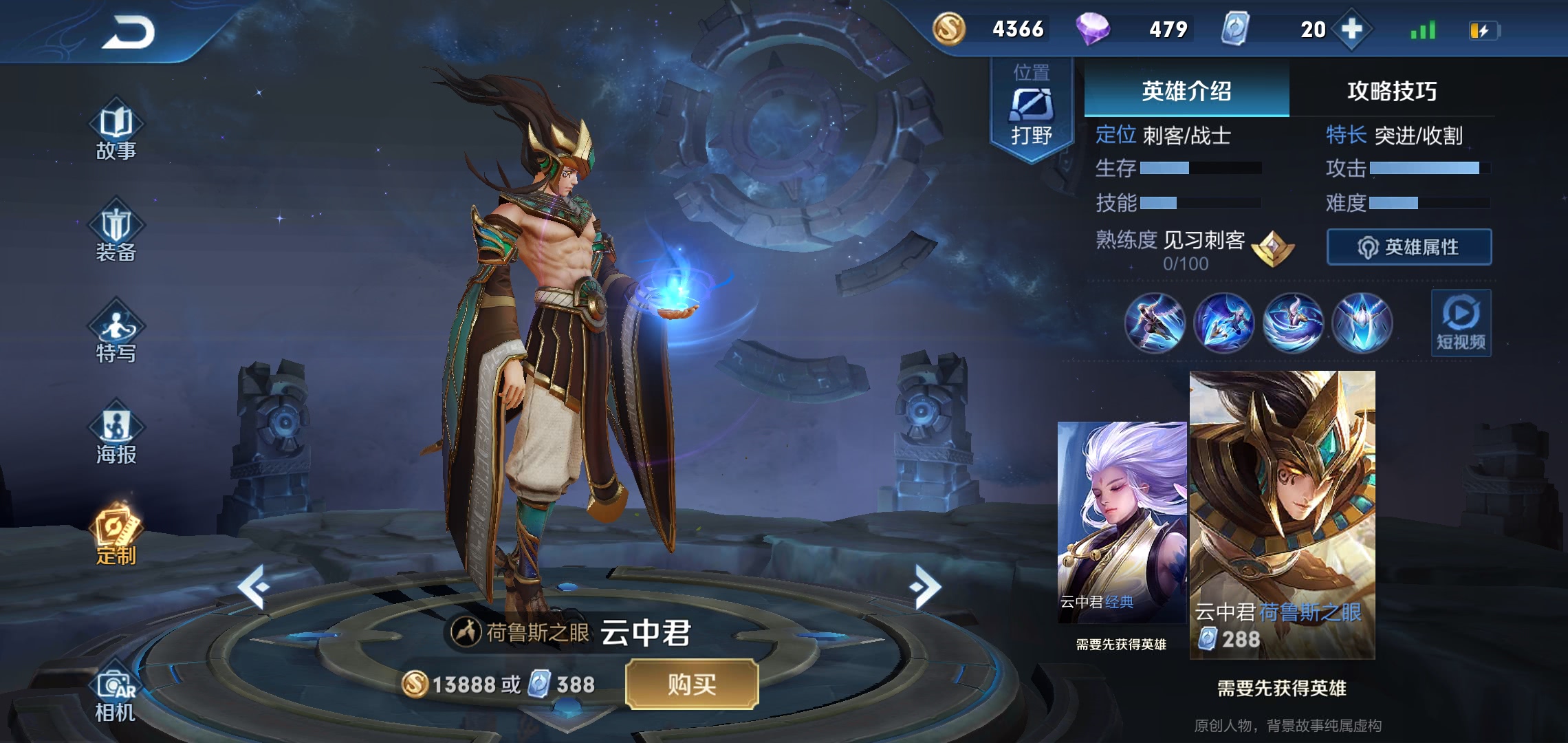Viewport: 1568px width, 743px height.
Task: Add more vouchers with the plus button
Action: [1352, 30]
